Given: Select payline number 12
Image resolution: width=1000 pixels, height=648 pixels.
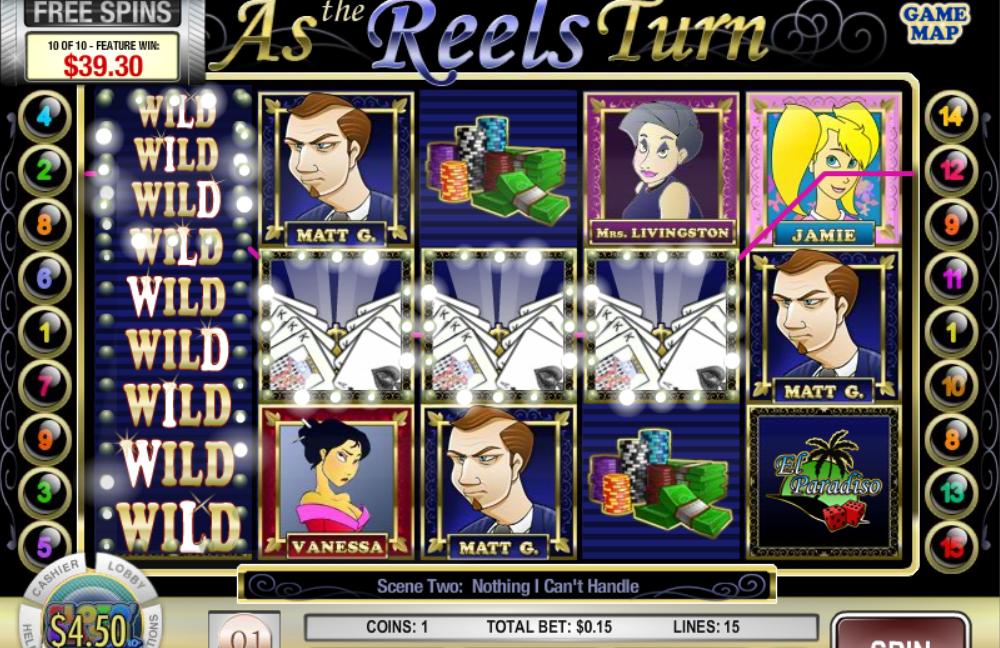Looking at the screenshot, I should [x=951, y=170].
